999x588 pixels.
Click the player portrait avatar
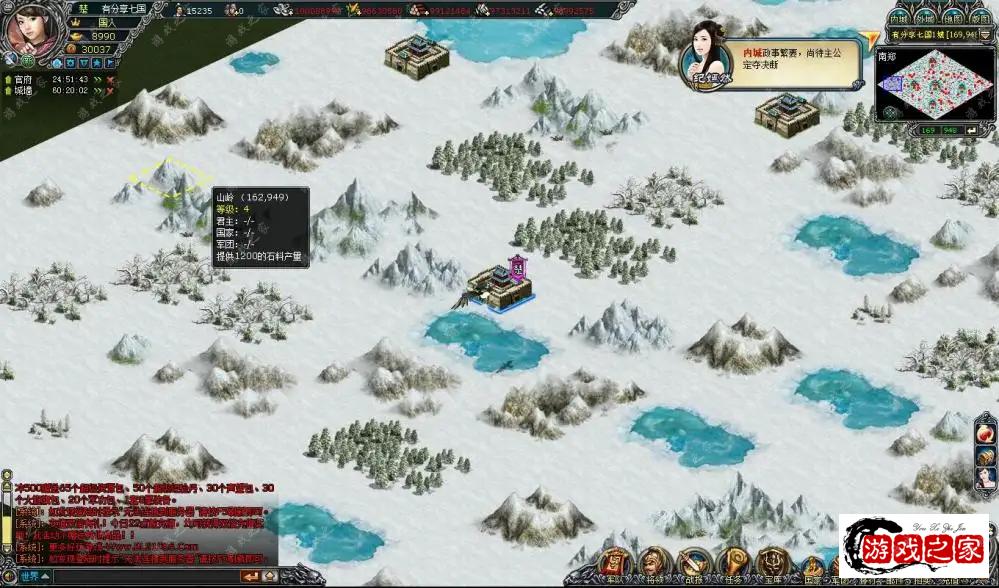pos(30,30)
